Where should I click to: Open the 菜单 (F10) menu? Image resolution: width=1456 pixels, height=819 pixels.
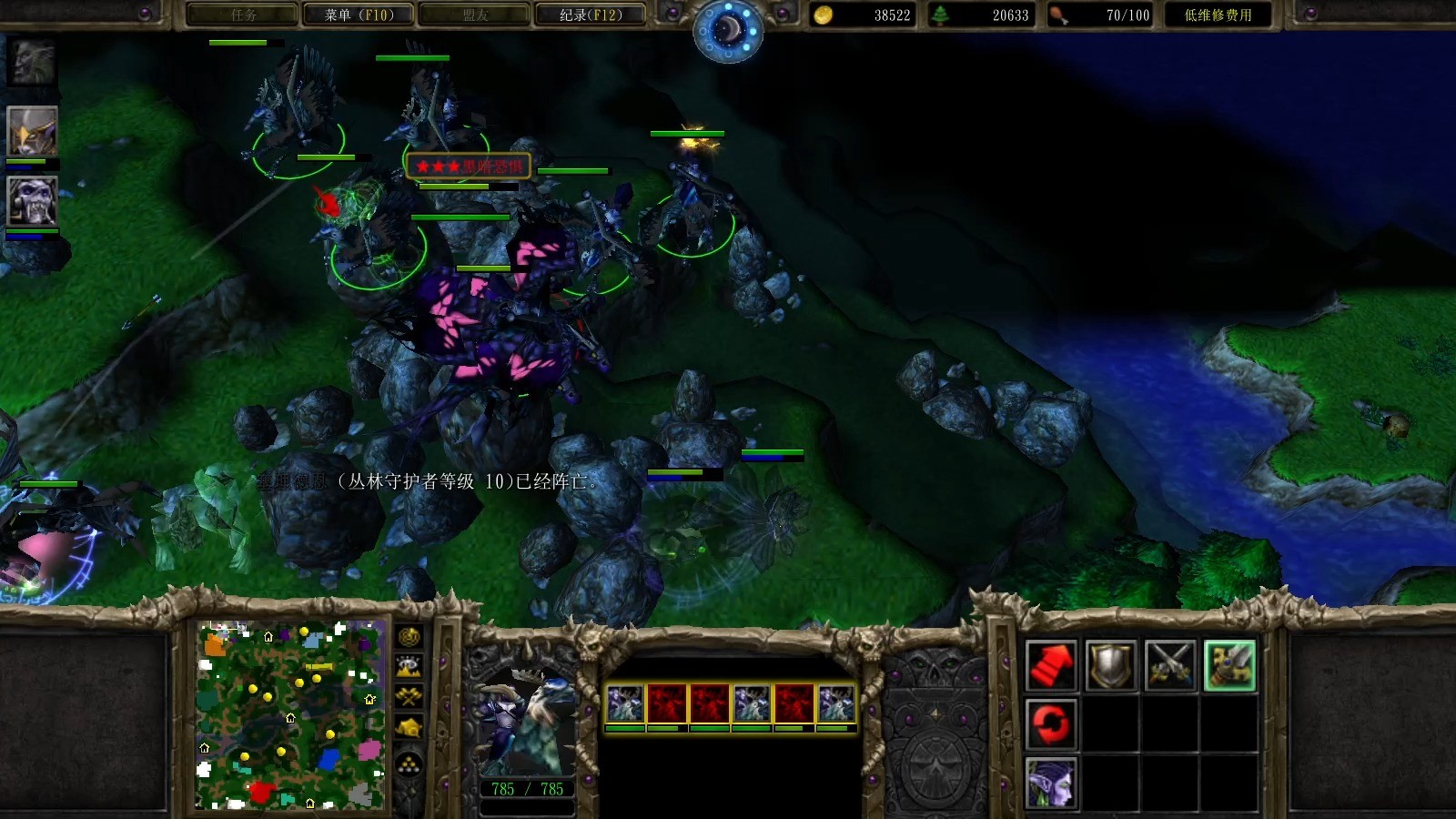click(359, 15)
